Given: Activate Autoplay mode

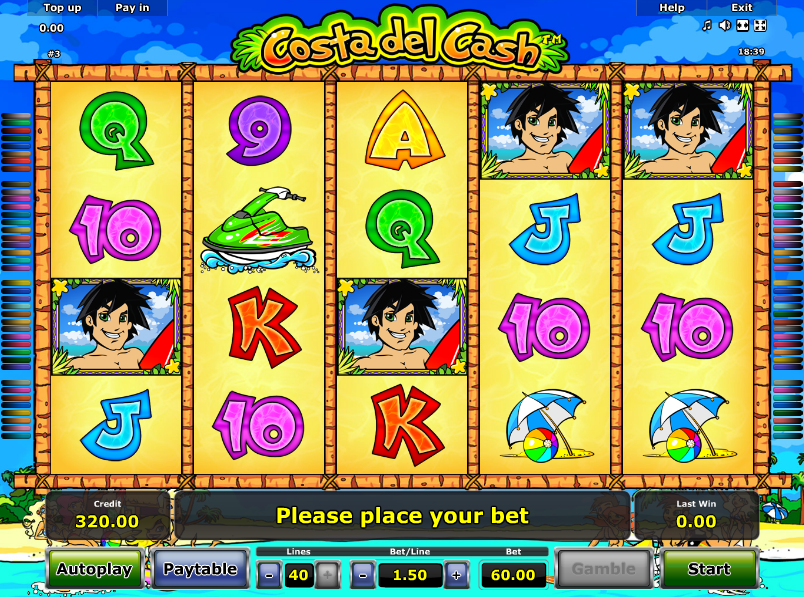Looking at the screenshot, I should coord(94,569).
